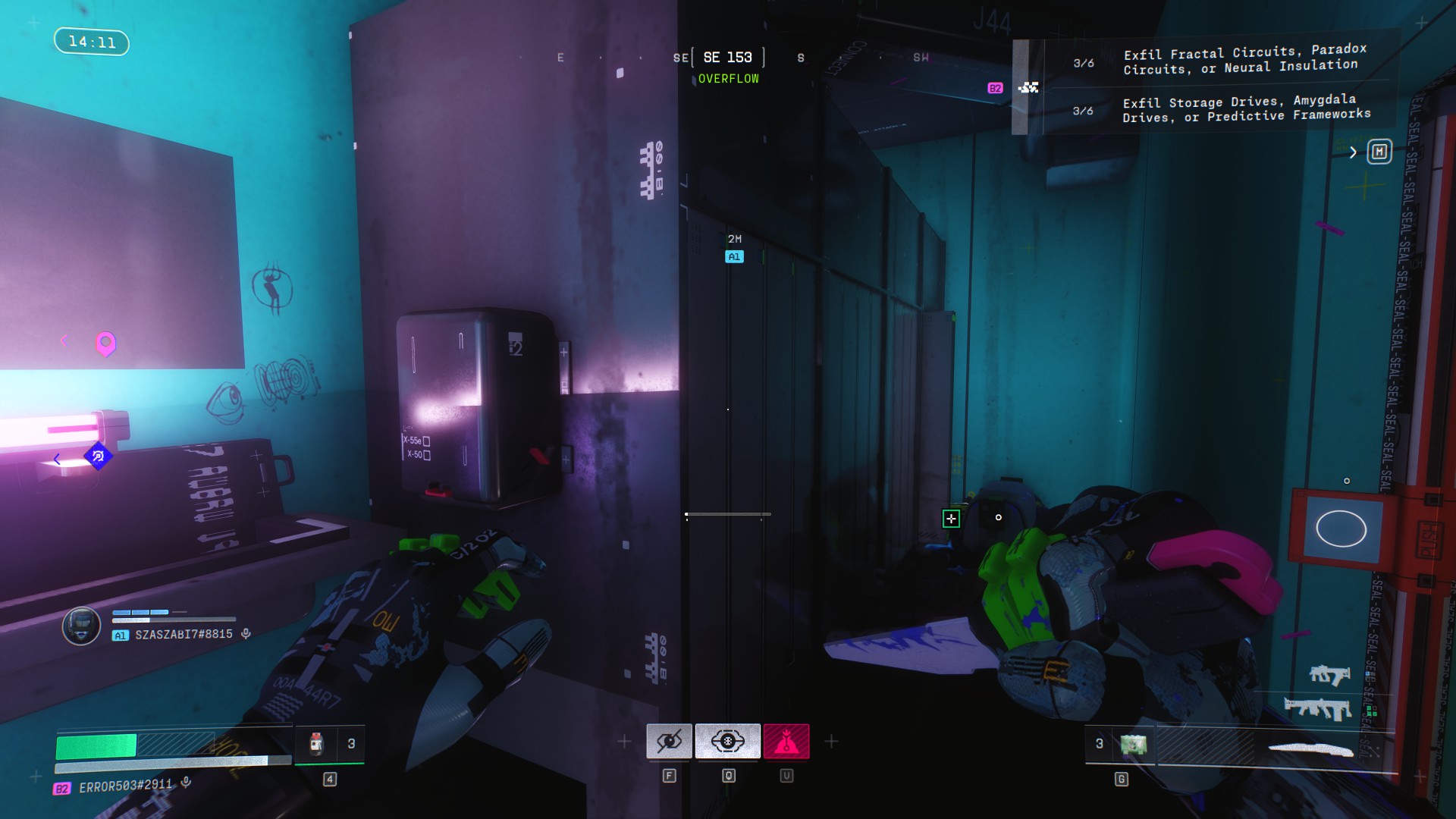Use the pink ability icon
Image resolution: width=1456 pixels, height=819 pixels.
[786, 742]
